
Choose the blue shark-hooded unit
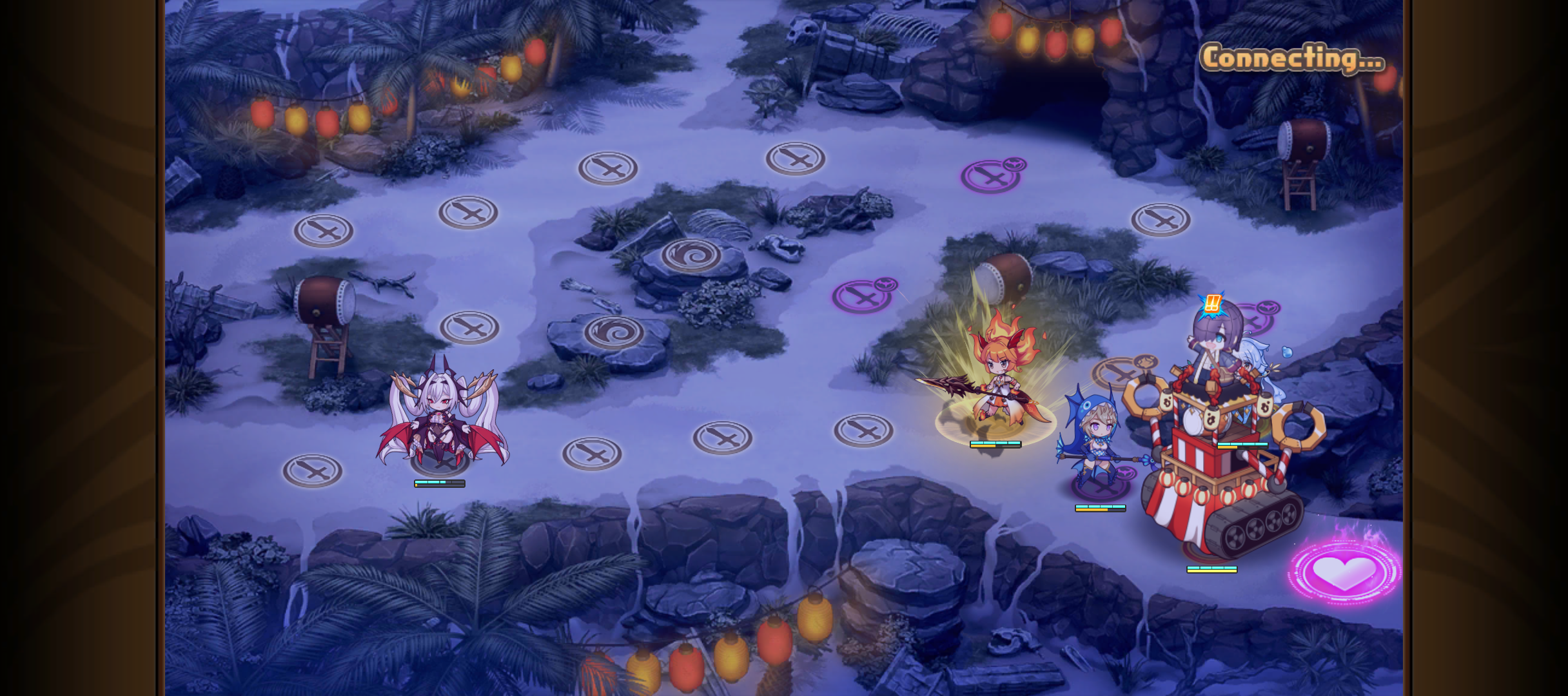[x=1094, y=438]
